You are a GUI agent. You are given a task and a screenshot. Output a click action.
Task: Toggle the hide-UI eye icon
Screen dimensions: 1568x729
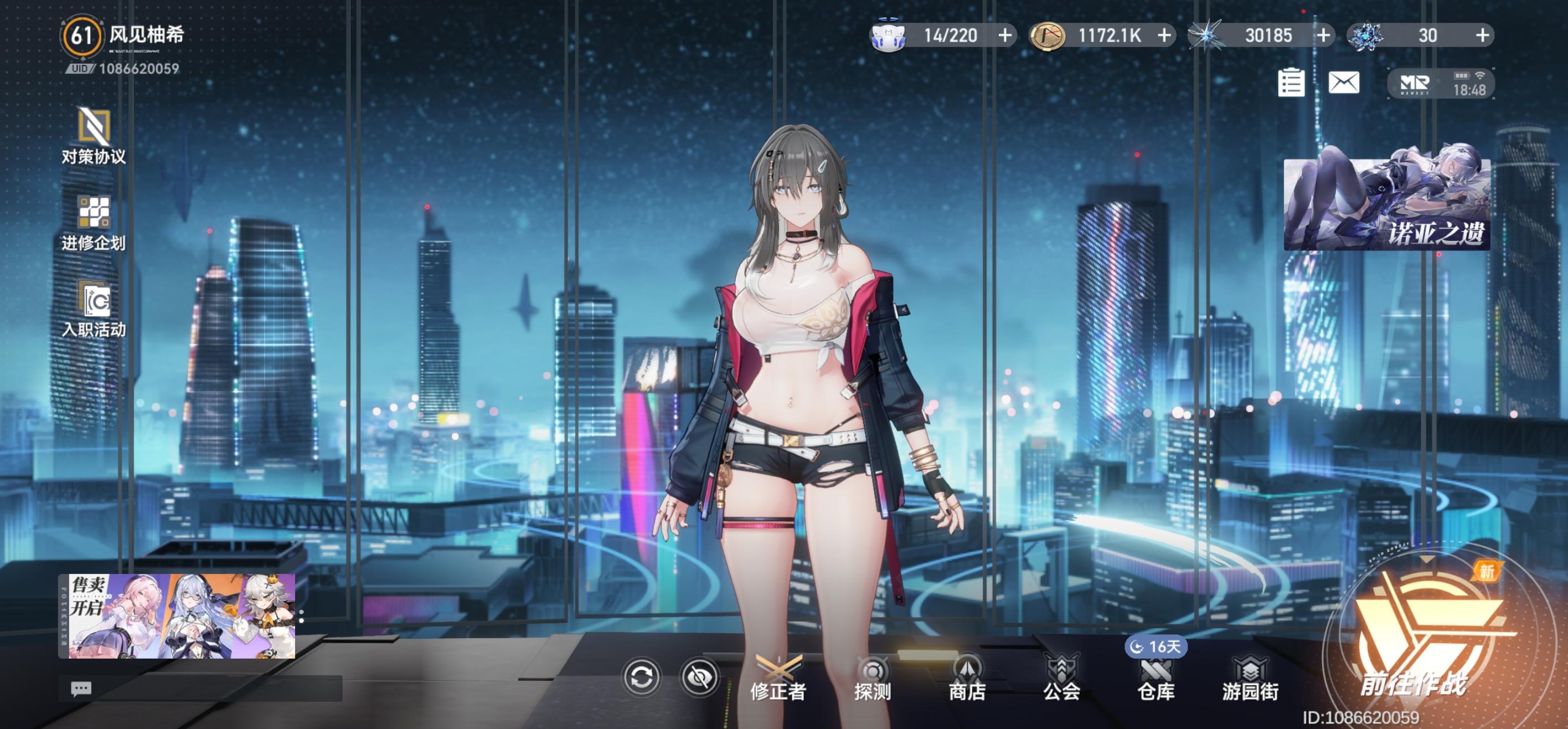[x=699, y=677]
